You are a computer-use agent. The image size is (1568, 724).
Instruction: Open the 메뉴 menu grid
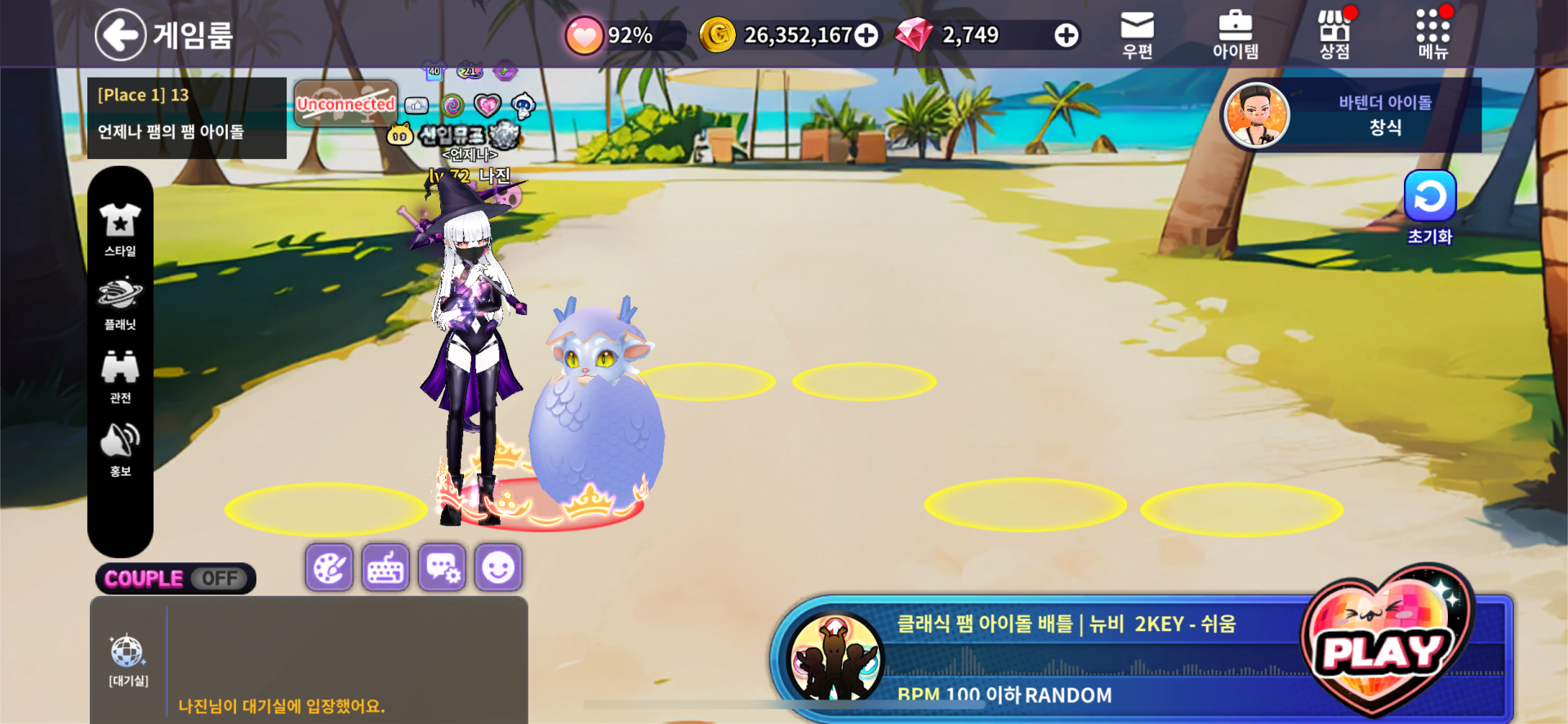click(x=1432, y=34)
